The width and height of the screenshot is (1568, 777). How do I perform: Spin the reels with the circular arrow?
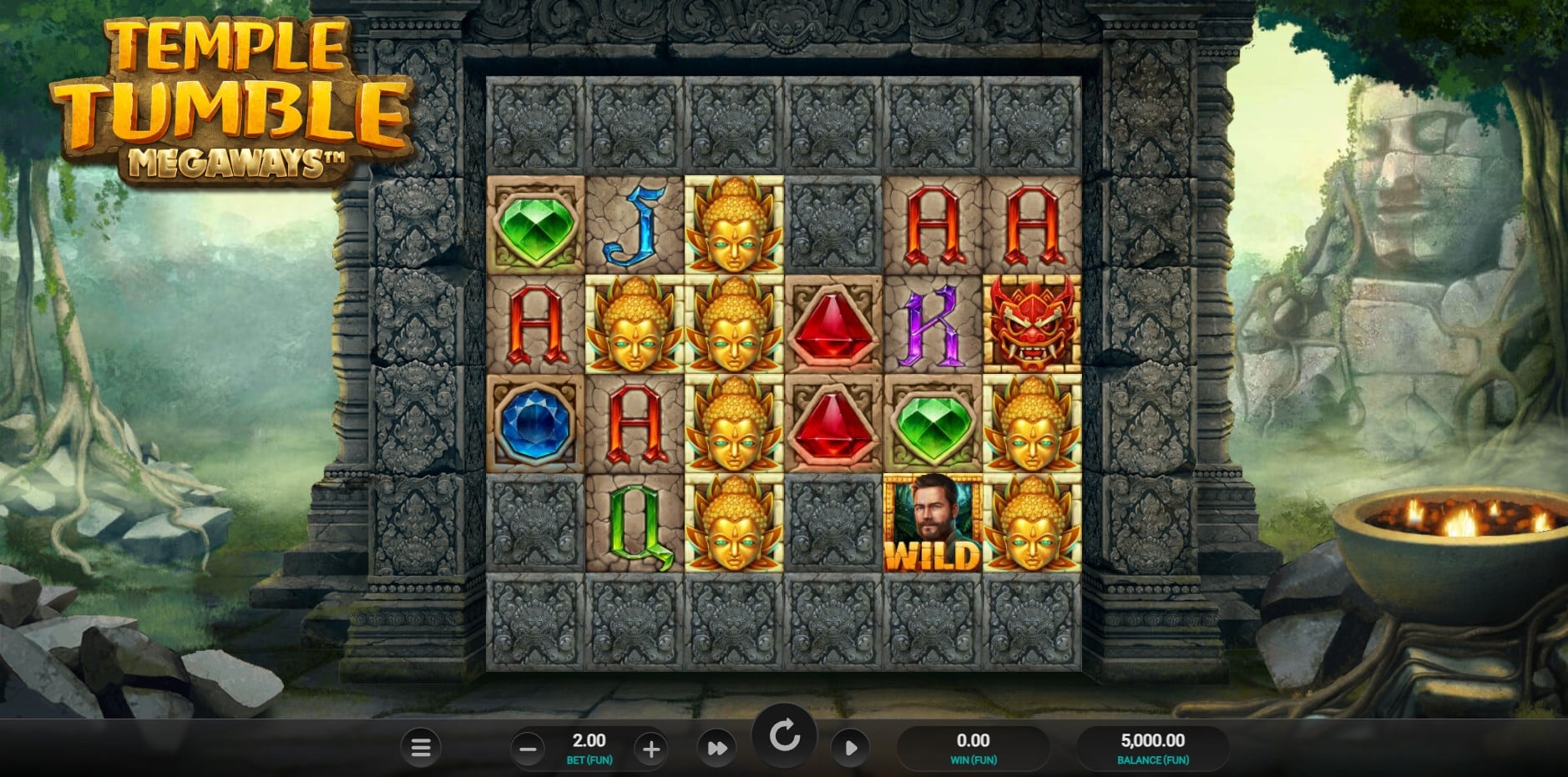pyautogui.click(x=784, y=737)
